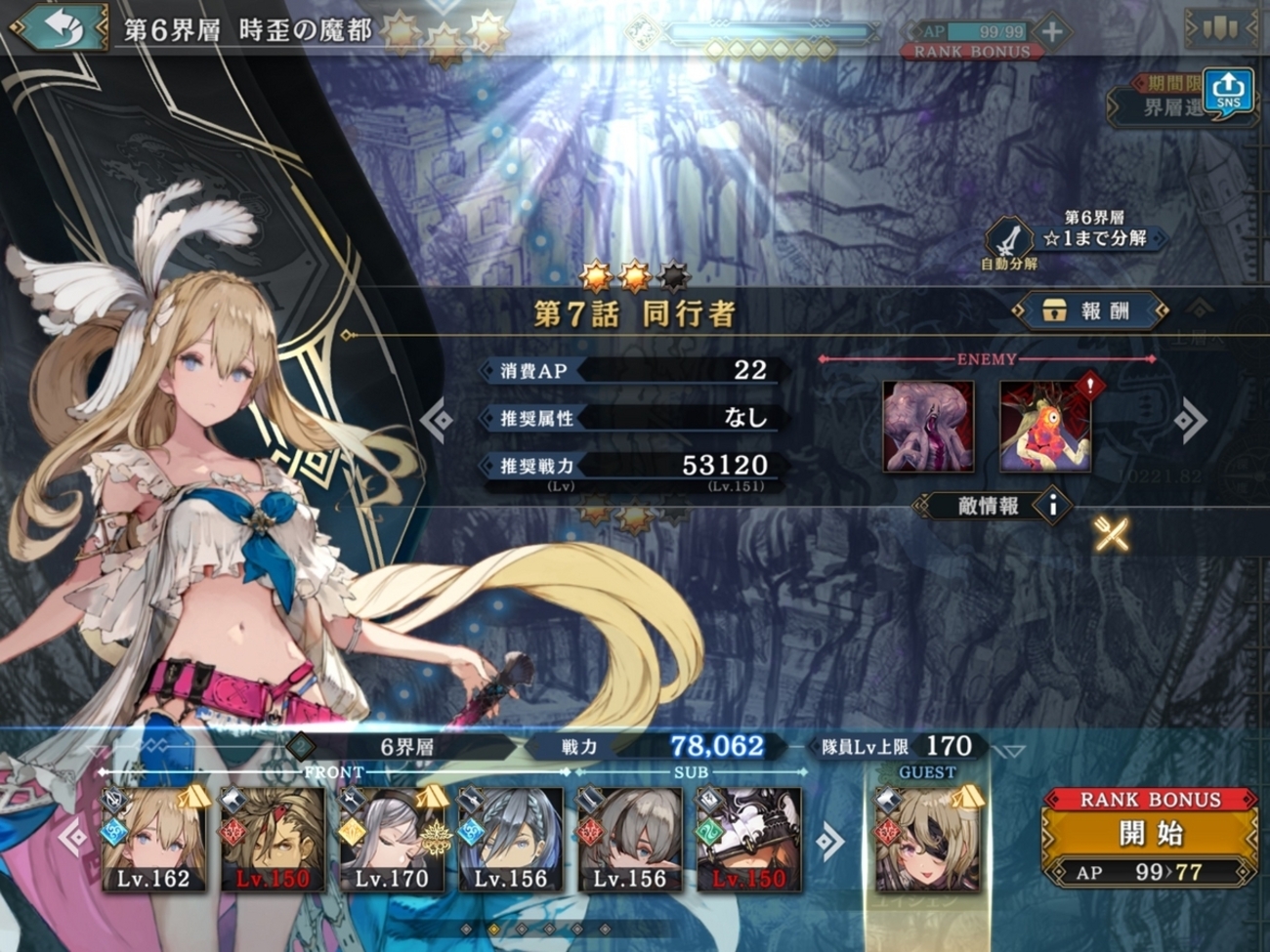Select the Lv.170 silver-haired party member
This screenshot has height=952, width=1270.
392,840
